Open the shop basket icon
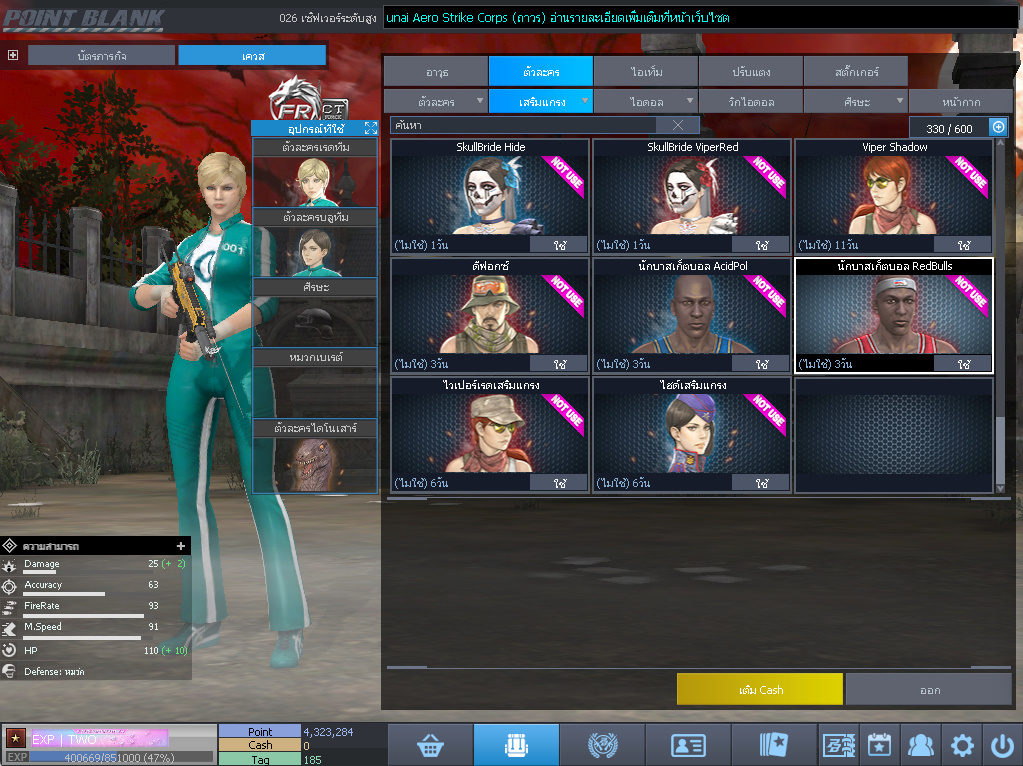1023x766 pixels. click(431, 744)
